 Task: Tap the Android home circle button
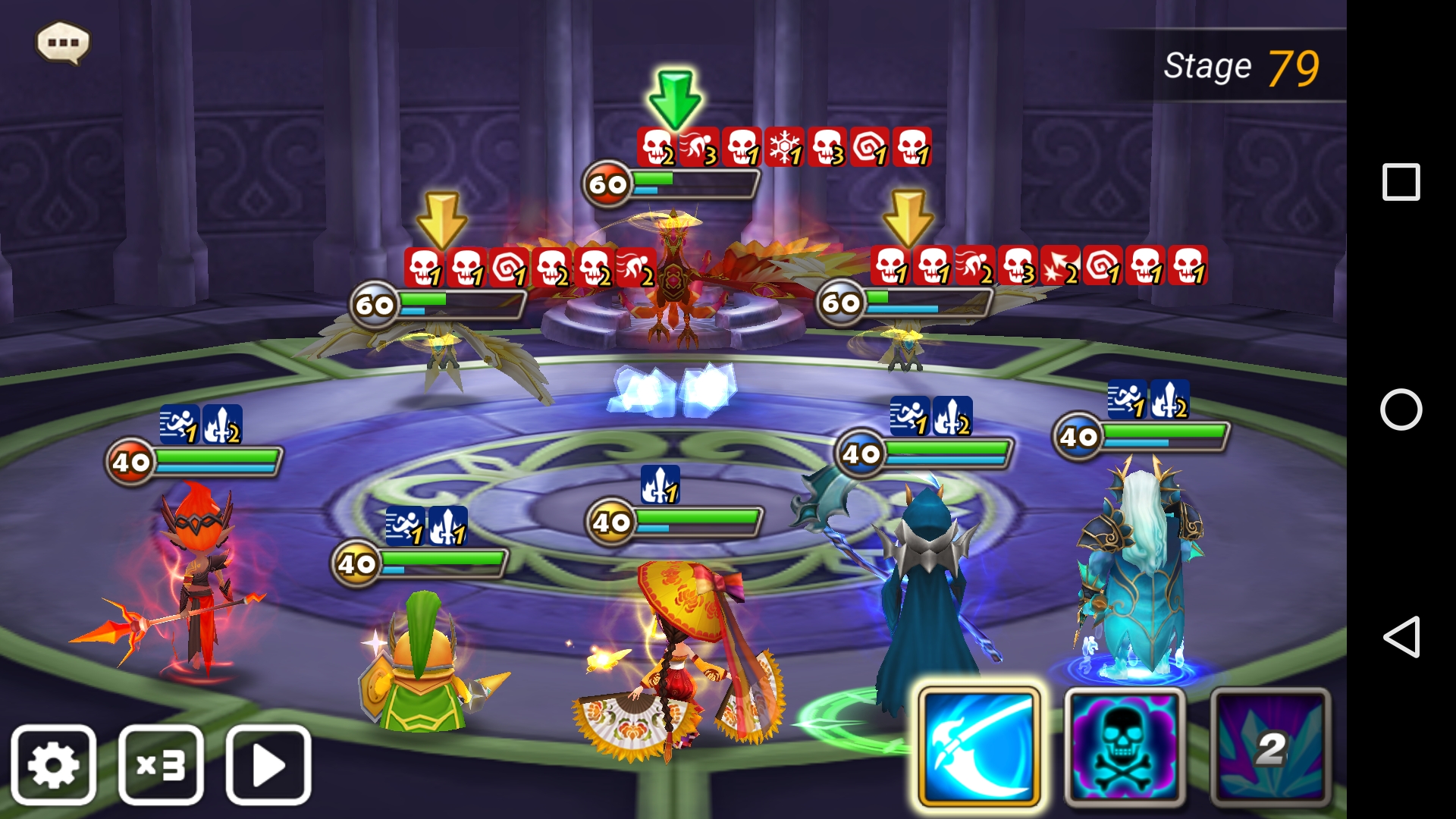pos(1401,409)
